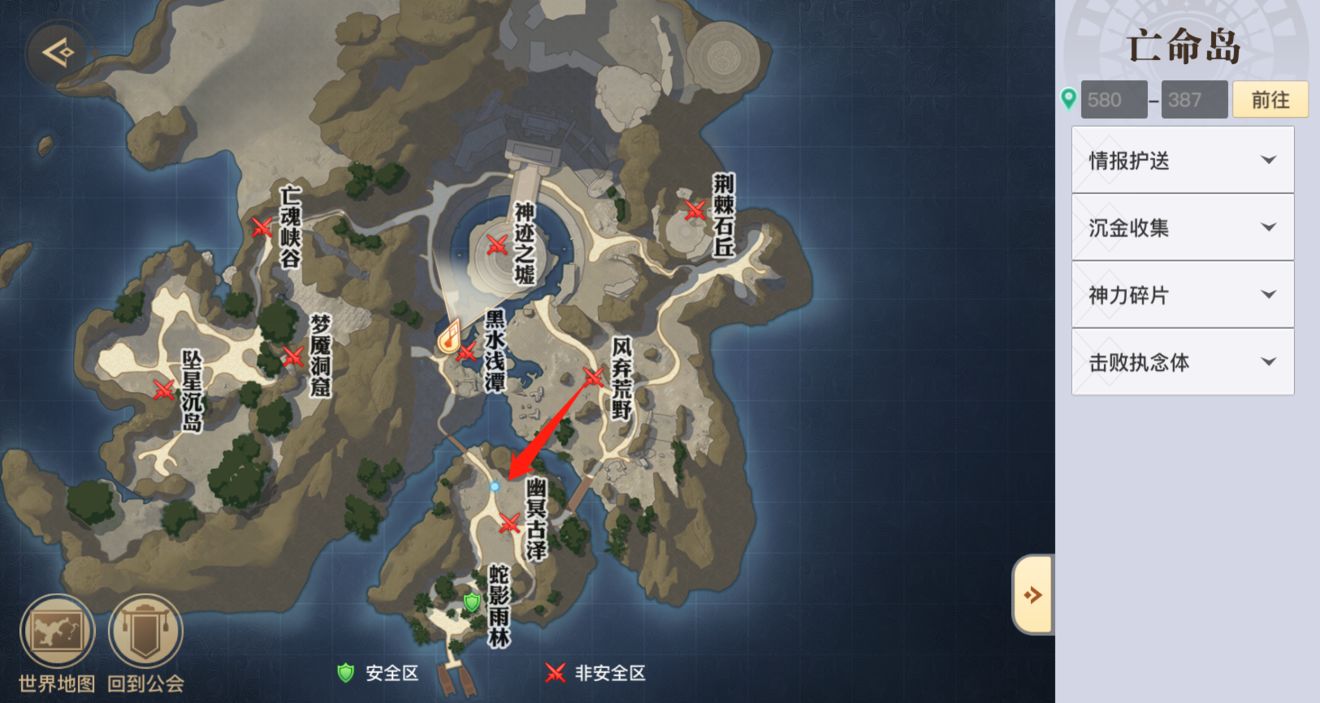The width and height of the screenshot is (1320, 703).
Task: Choose the 风弃荒野 map marker
Action: [593, 377]
